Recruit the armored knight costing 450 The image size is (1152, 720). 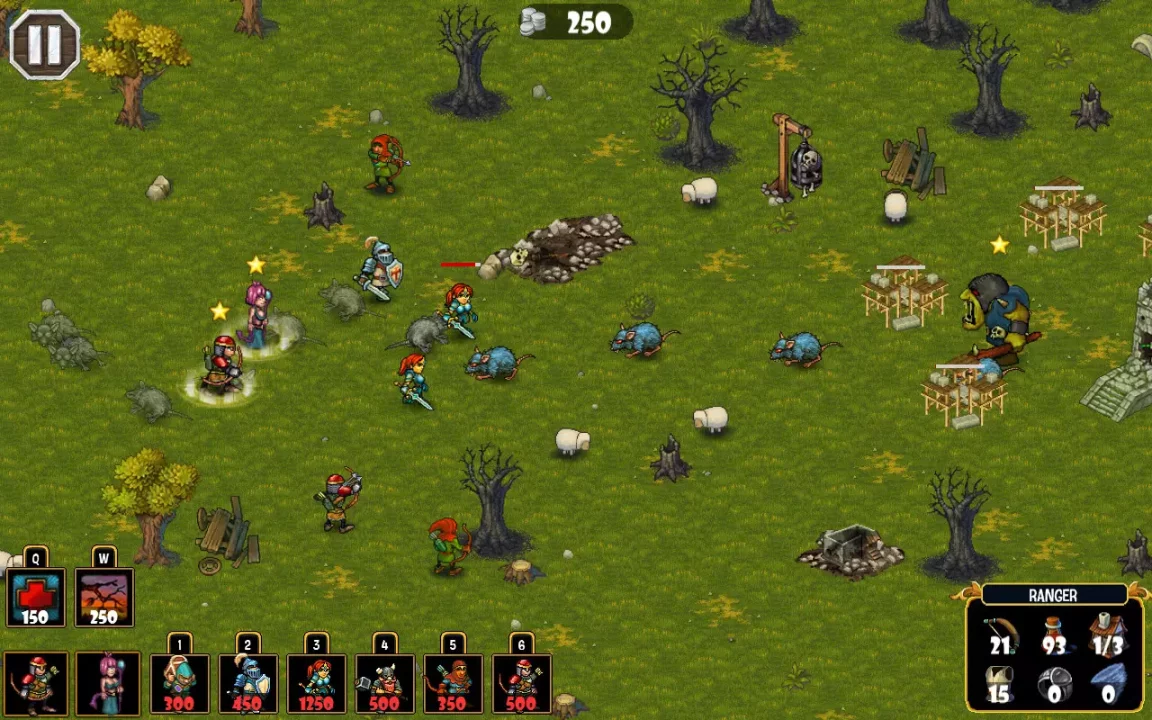pyautogui.click(x=248, y=684)
